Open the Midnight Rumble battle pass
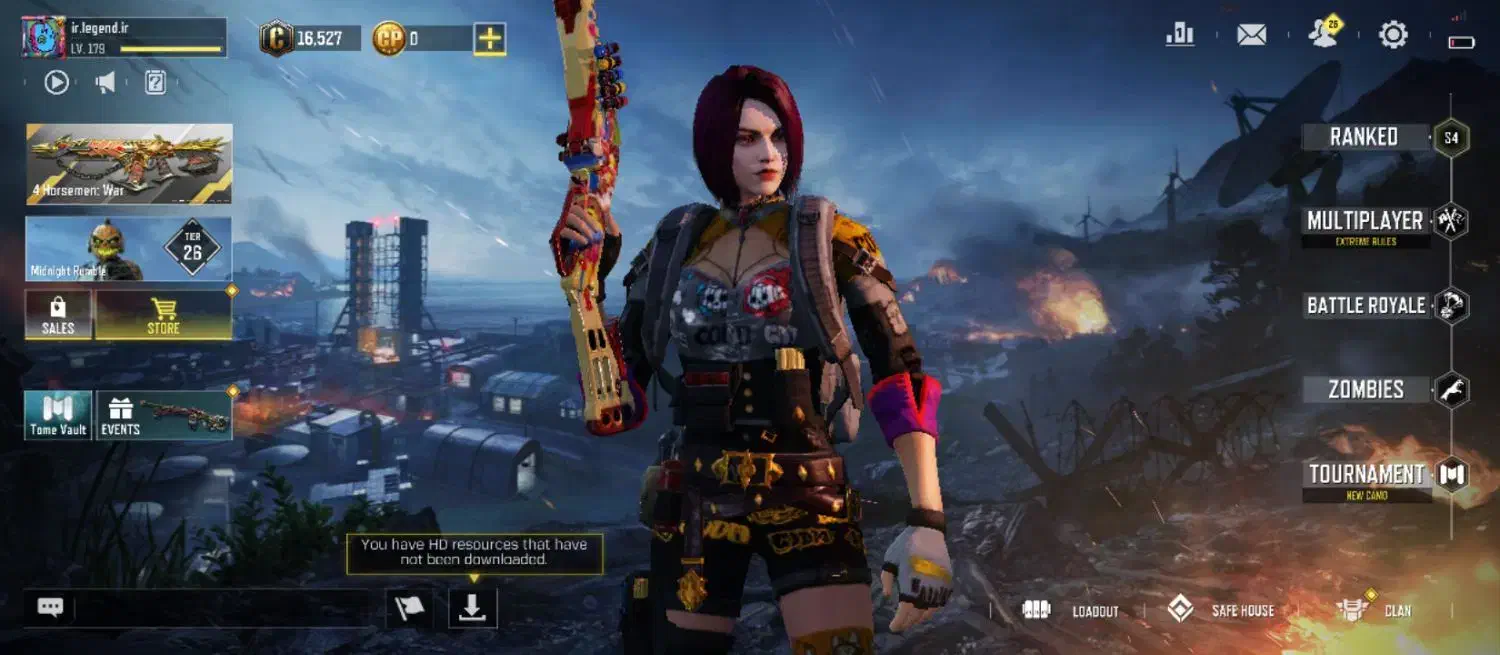Screen dimensions: 1500x655 (x=129, y=249)
